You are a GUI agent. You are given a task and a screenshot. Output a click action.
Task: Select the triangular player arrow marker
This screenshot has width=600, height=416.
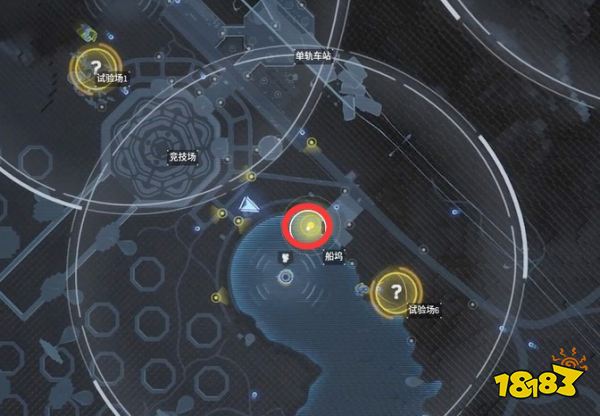pyautogui.click(x=248, y=206)
